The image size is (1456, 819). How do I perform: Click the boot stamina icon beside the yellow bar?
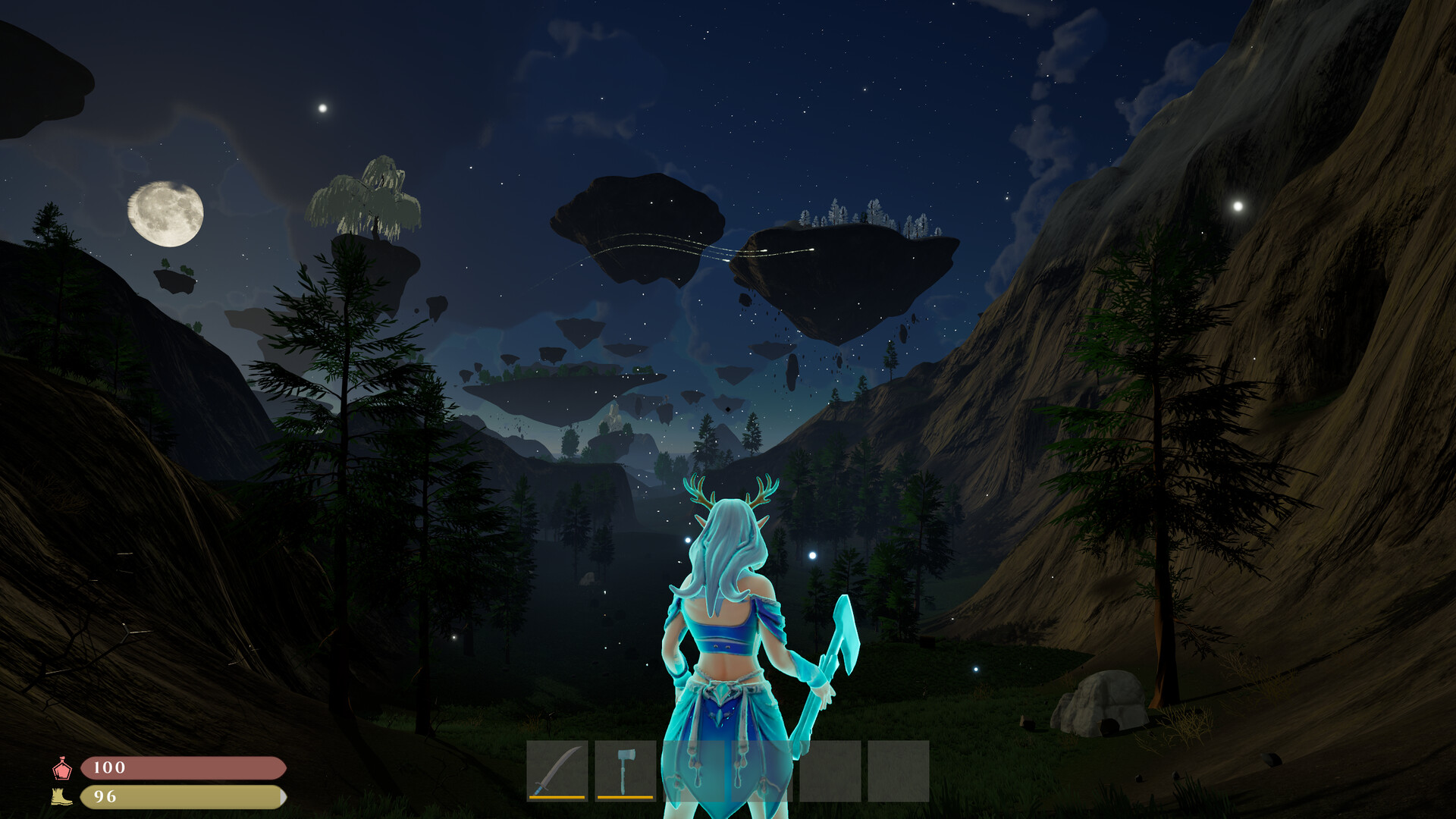61,796
